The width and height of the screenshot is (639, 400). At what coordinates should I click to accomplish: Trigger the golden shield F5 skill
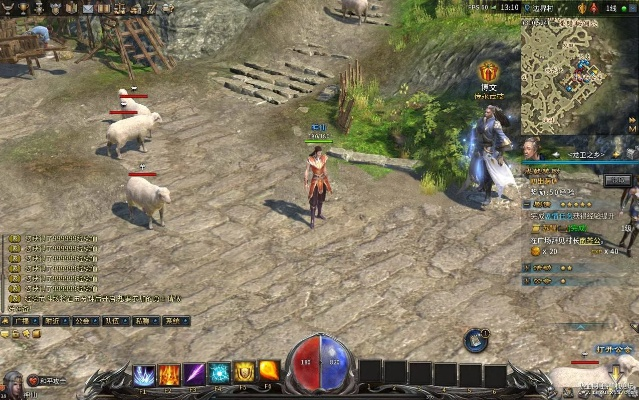pos(244,375)
